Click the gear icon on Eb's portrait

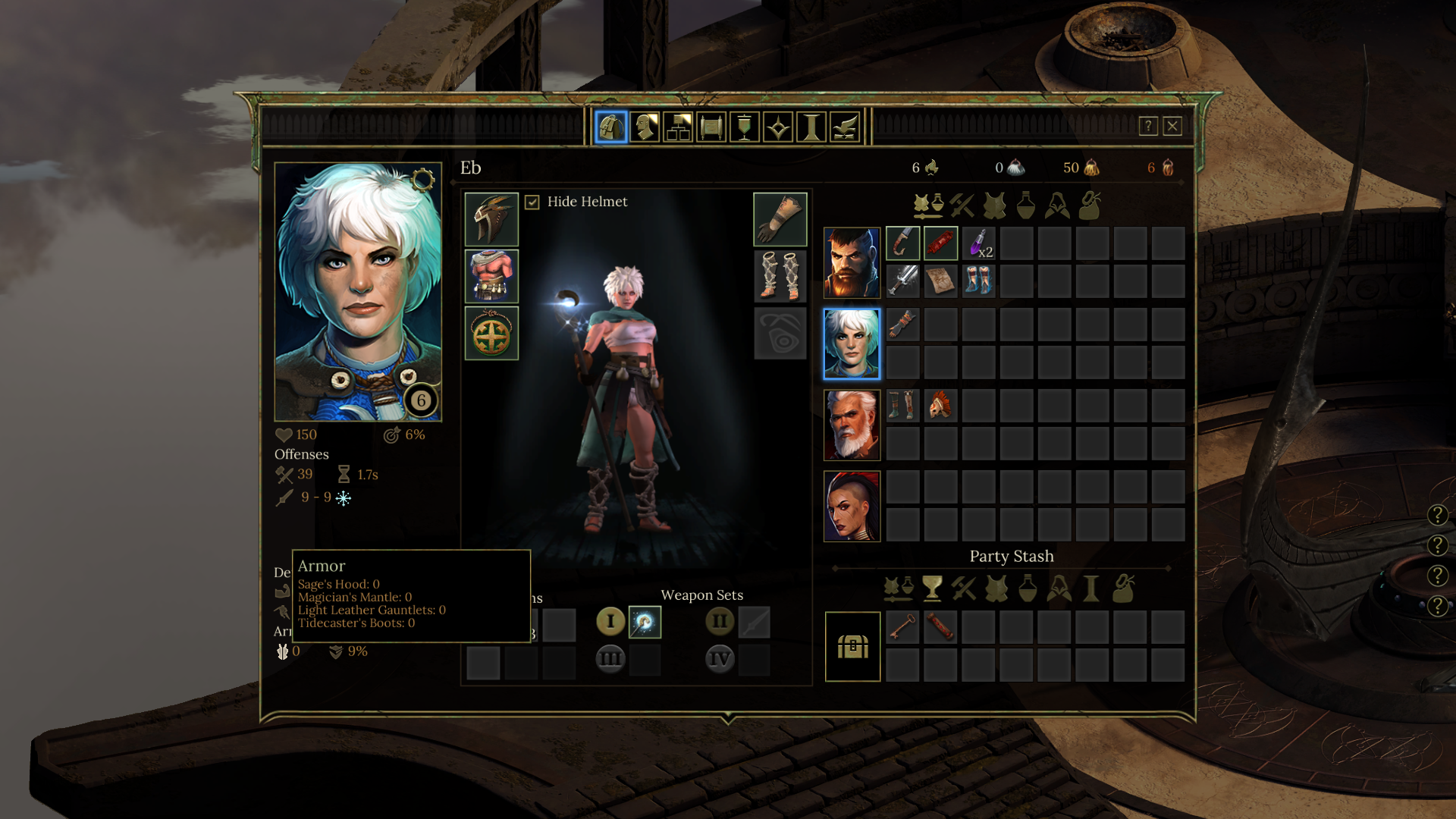[423, 180]
